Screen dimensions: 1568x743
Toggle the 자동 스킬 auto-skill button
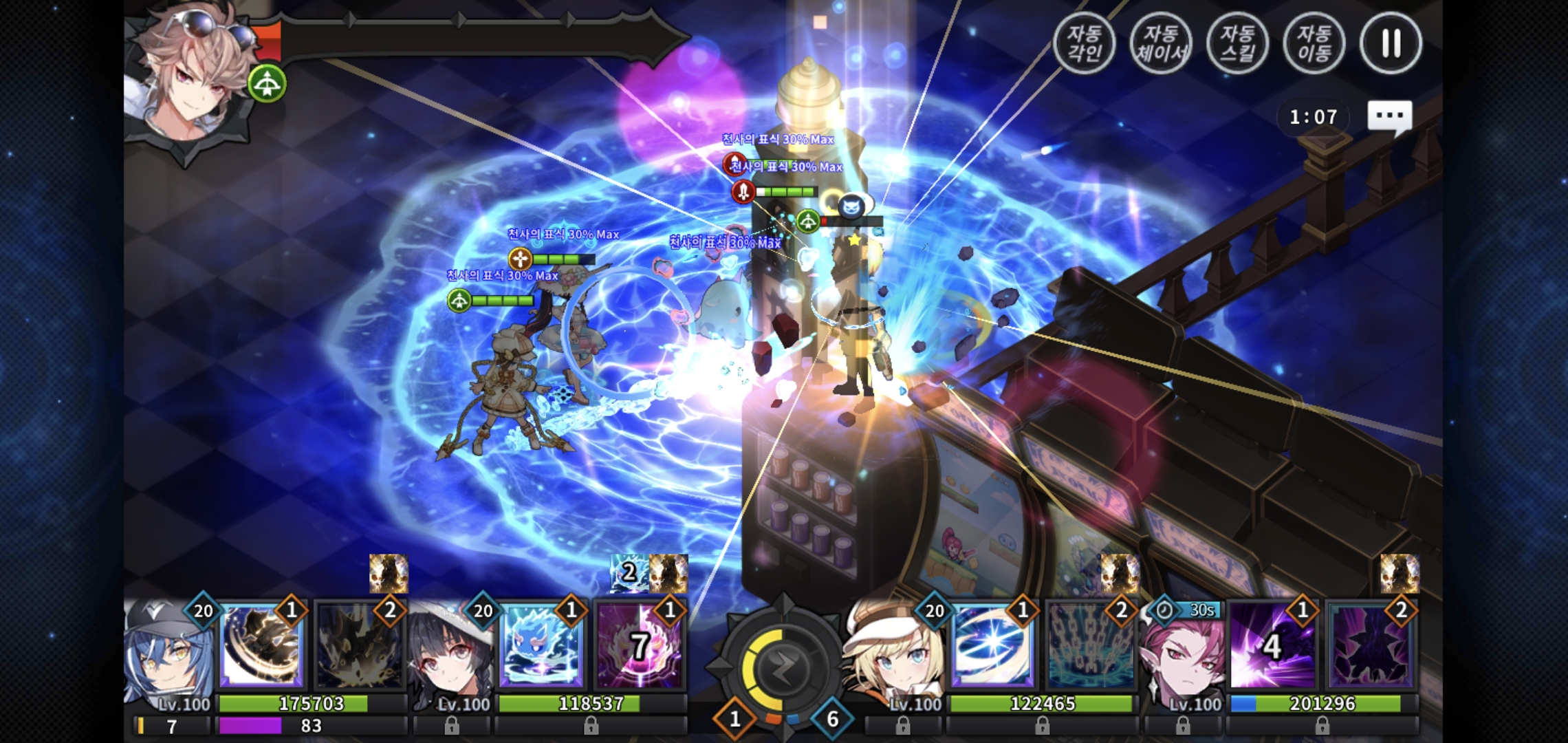pyautogui.click(x=1237, y=43)
